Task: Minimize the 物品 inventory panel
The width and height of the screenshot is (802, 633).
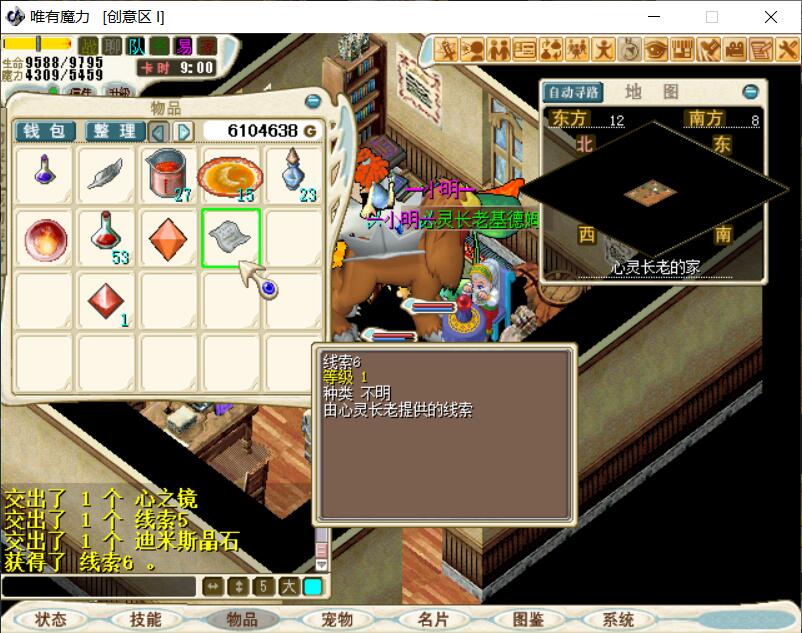Action: pyautogui.click(x=313, y=102)
